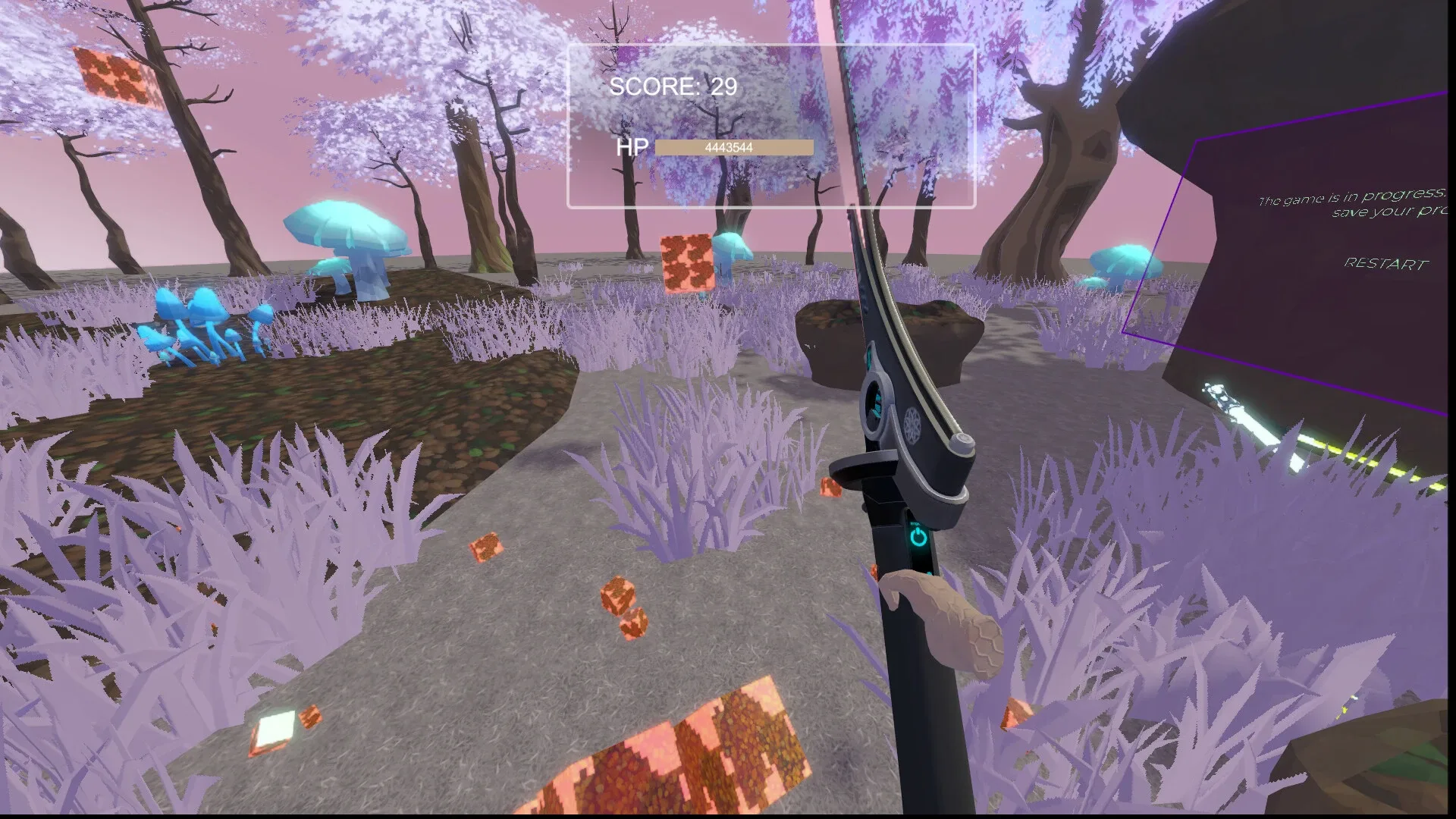Toggle the small cyan indicator below the power button
This screenshot has height=819, width=1456.
tap(930, 571)
